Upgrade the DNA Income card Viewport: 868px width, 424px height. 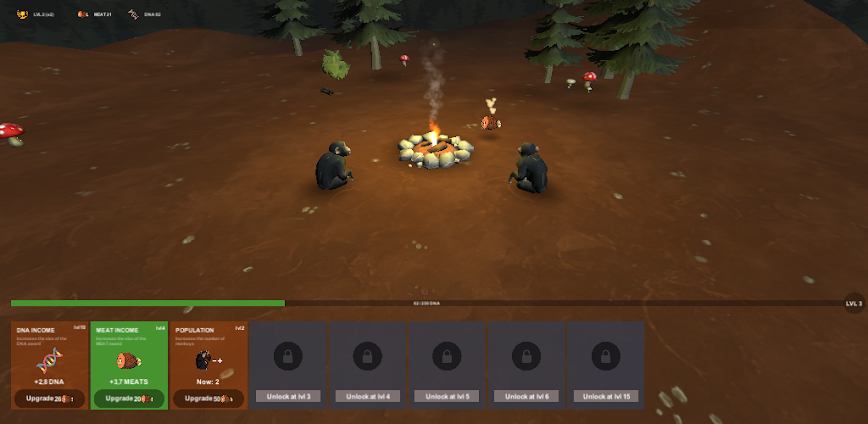click(49, 398)
